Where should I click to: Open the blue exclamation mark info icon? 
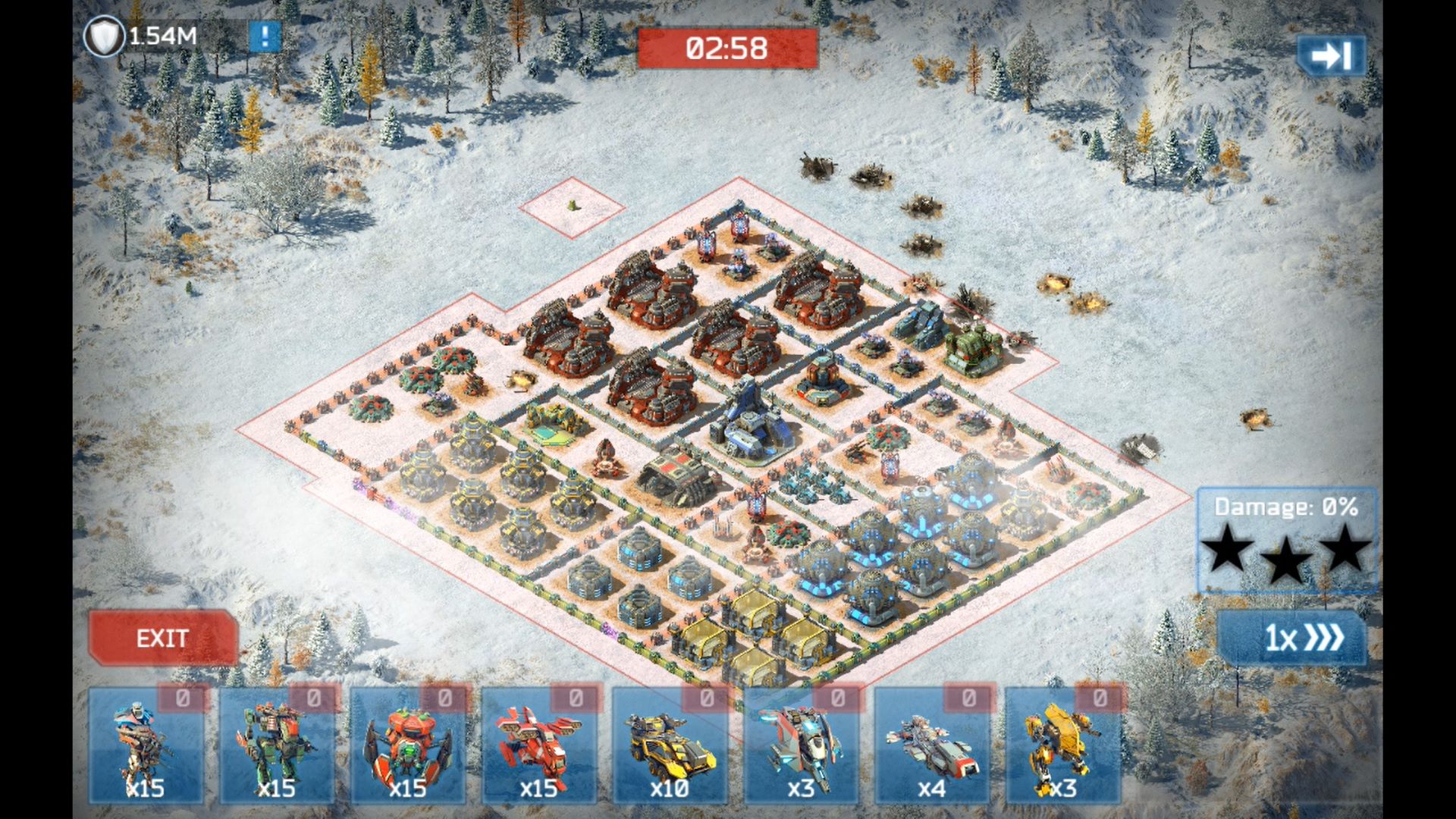pyautogui.click(x=265, y=36)
